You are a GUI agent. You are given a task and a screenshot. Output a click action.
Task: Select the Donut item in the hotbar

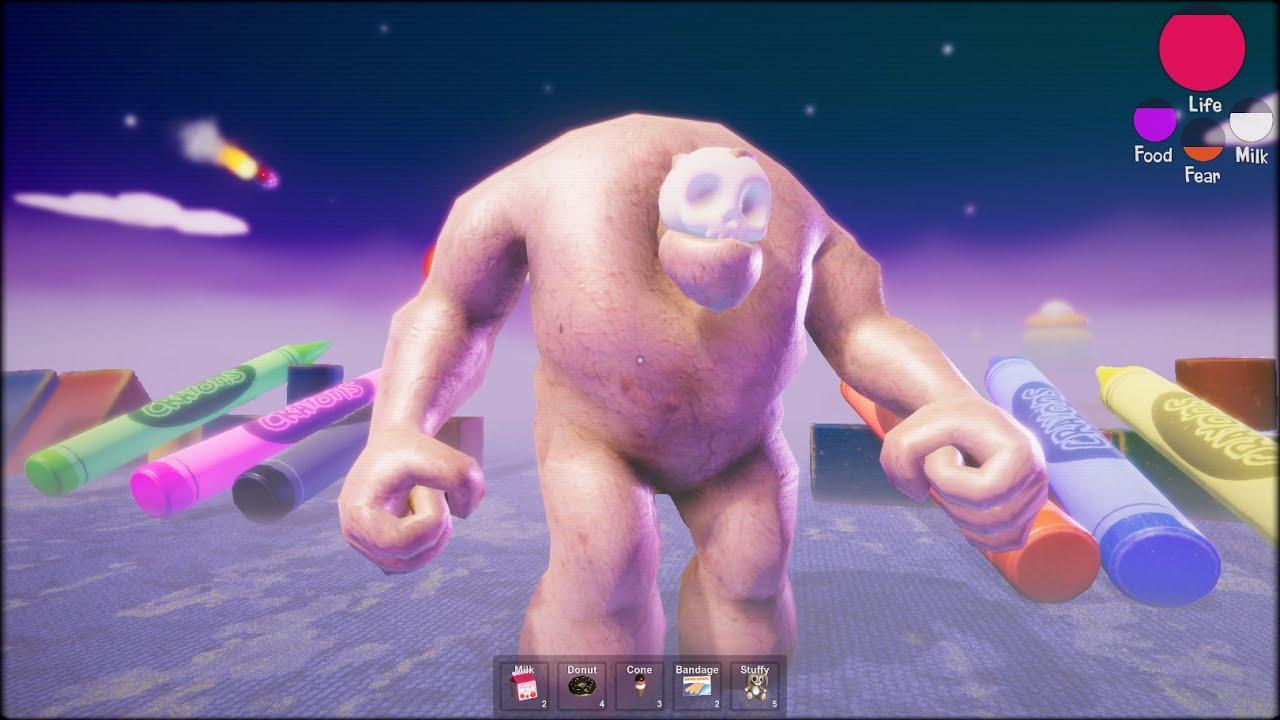581,687
